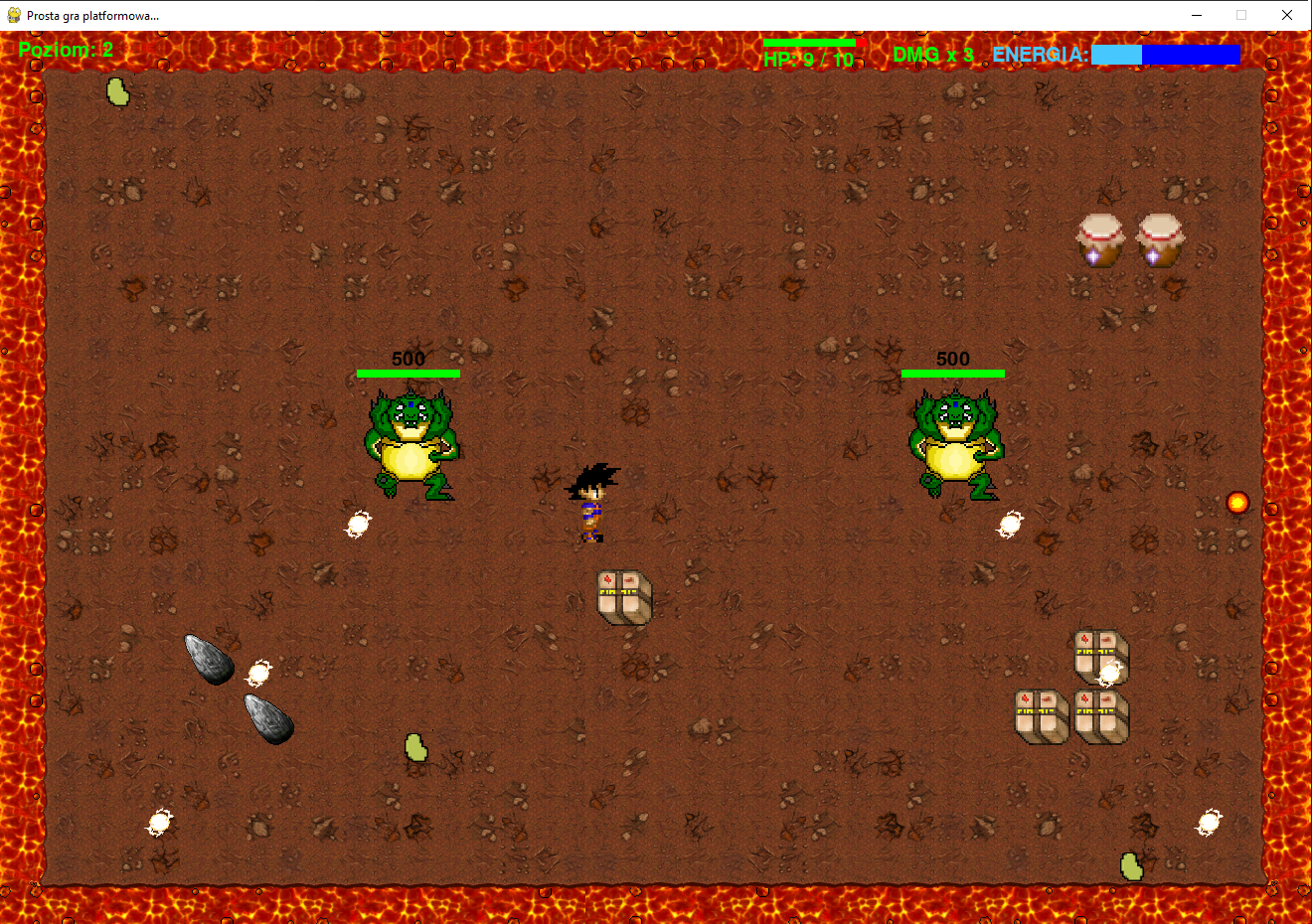The height and width of the screenshot is (924, 1312).
Task: Pick up the lower grey rock
Action: [x=266, y=716]
